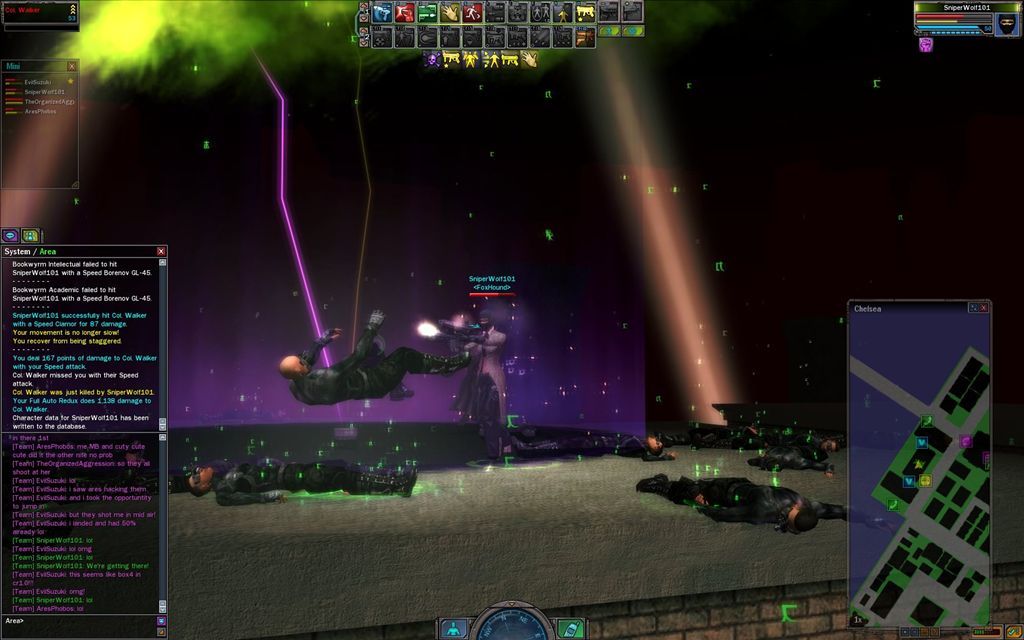Select the orange rifle hotbar slot
This screenshot has width=1024, height=640.
pos(585,37)
